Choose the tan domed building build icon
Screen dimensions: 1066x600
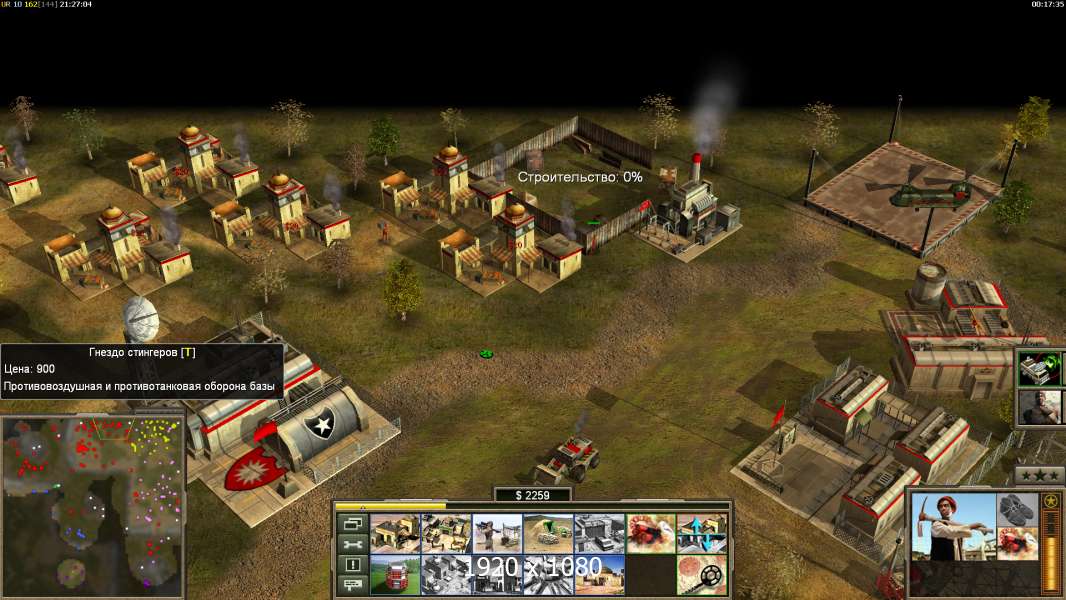click(x=599, y=574)
